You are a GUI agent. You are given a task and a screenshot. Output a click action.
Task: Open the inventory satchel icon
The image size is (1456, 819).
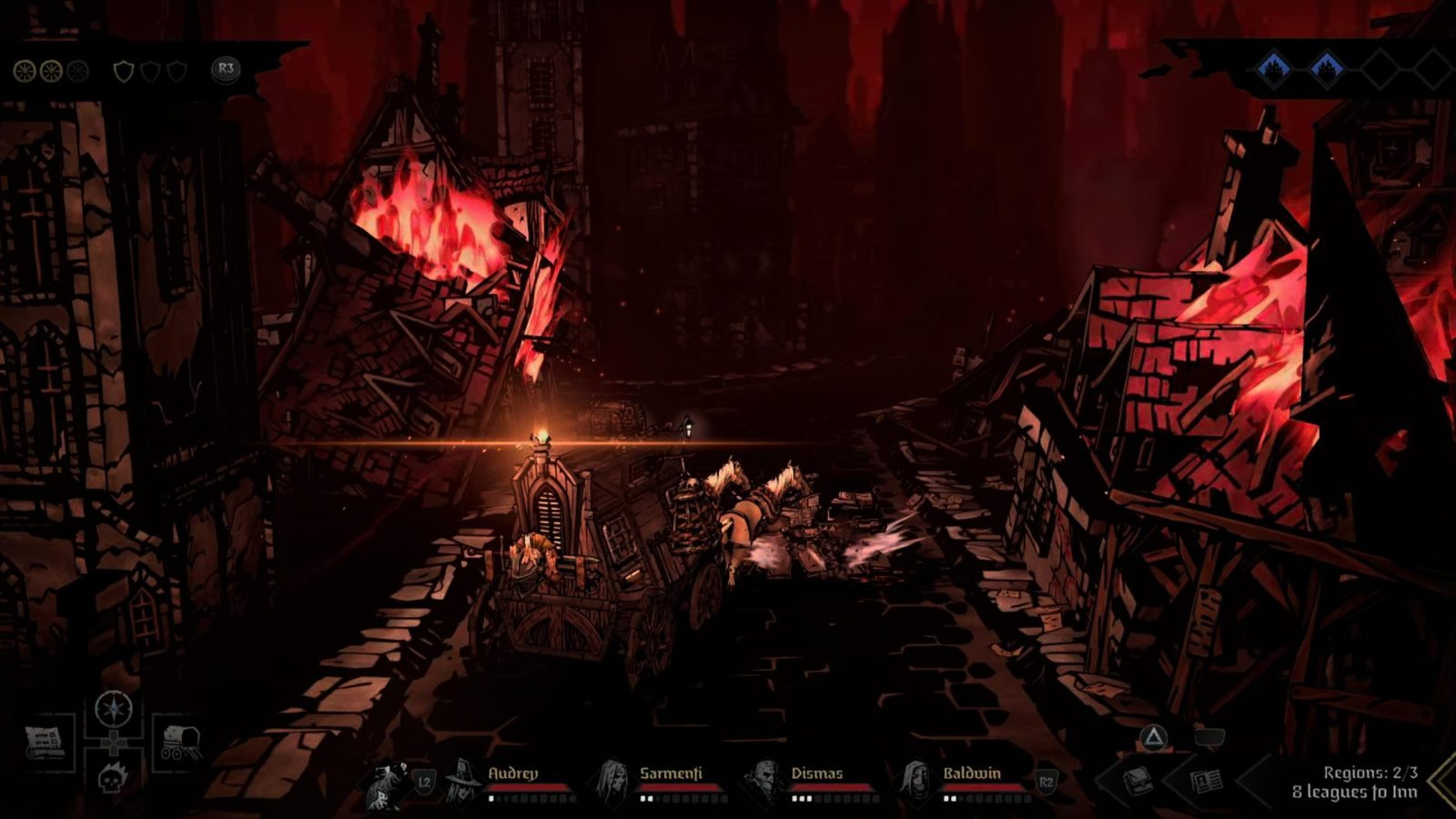(1137, 780)
